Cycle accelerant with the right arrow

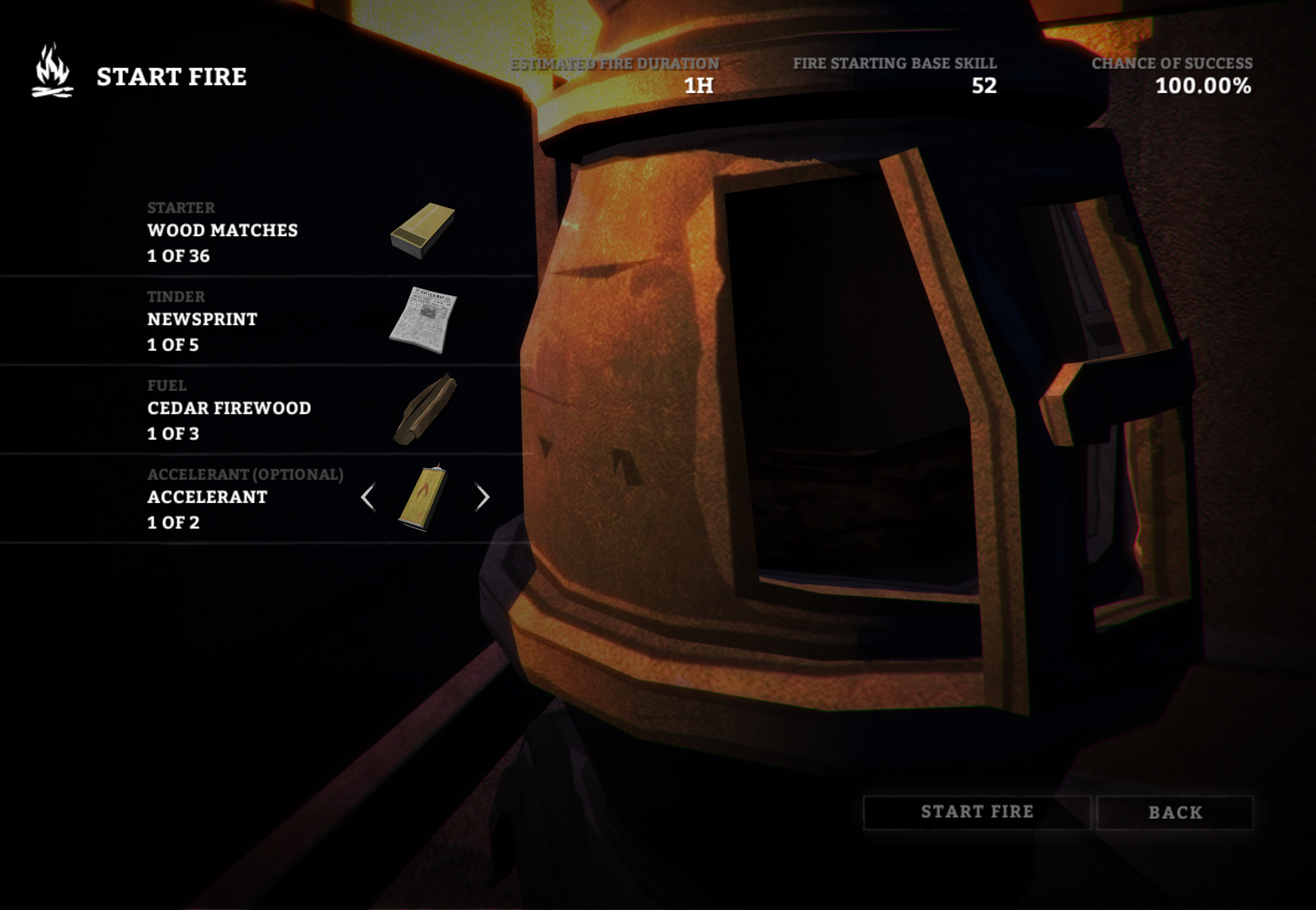(x=482, y=497)
